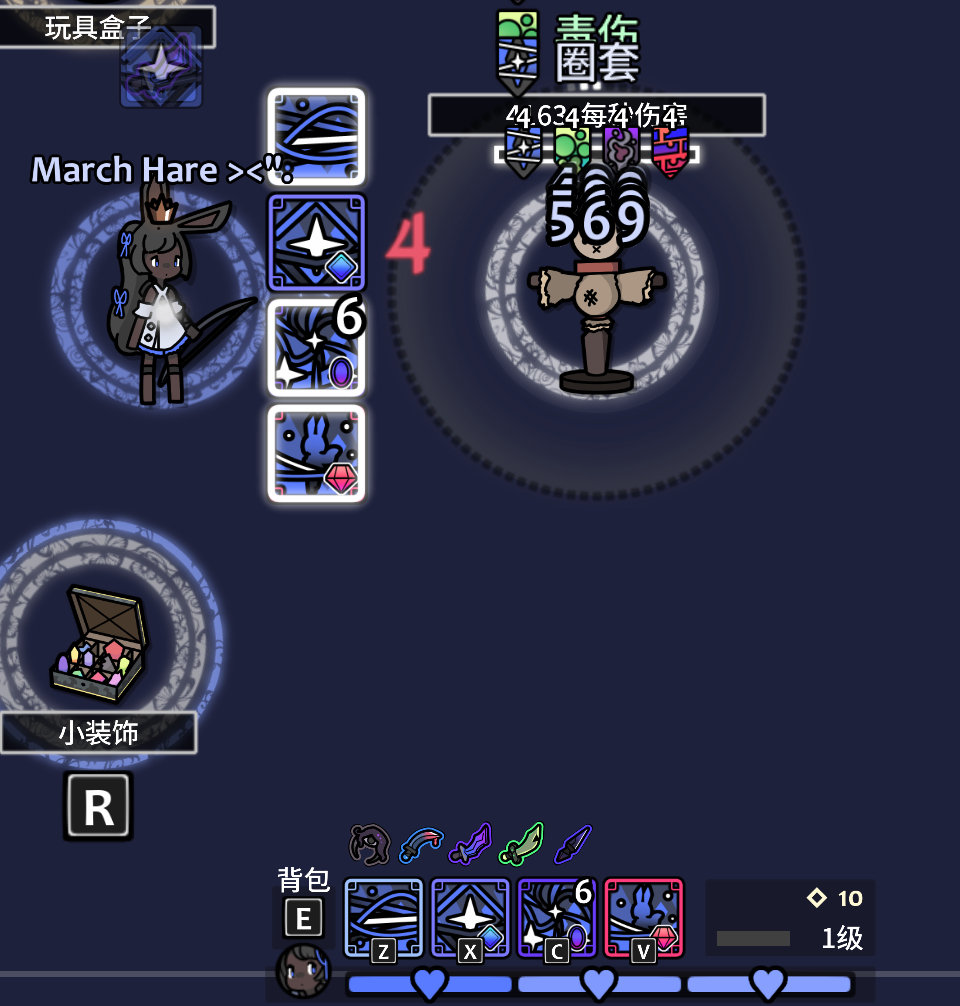Select the dark swirl item icon

tap(370, 845)
